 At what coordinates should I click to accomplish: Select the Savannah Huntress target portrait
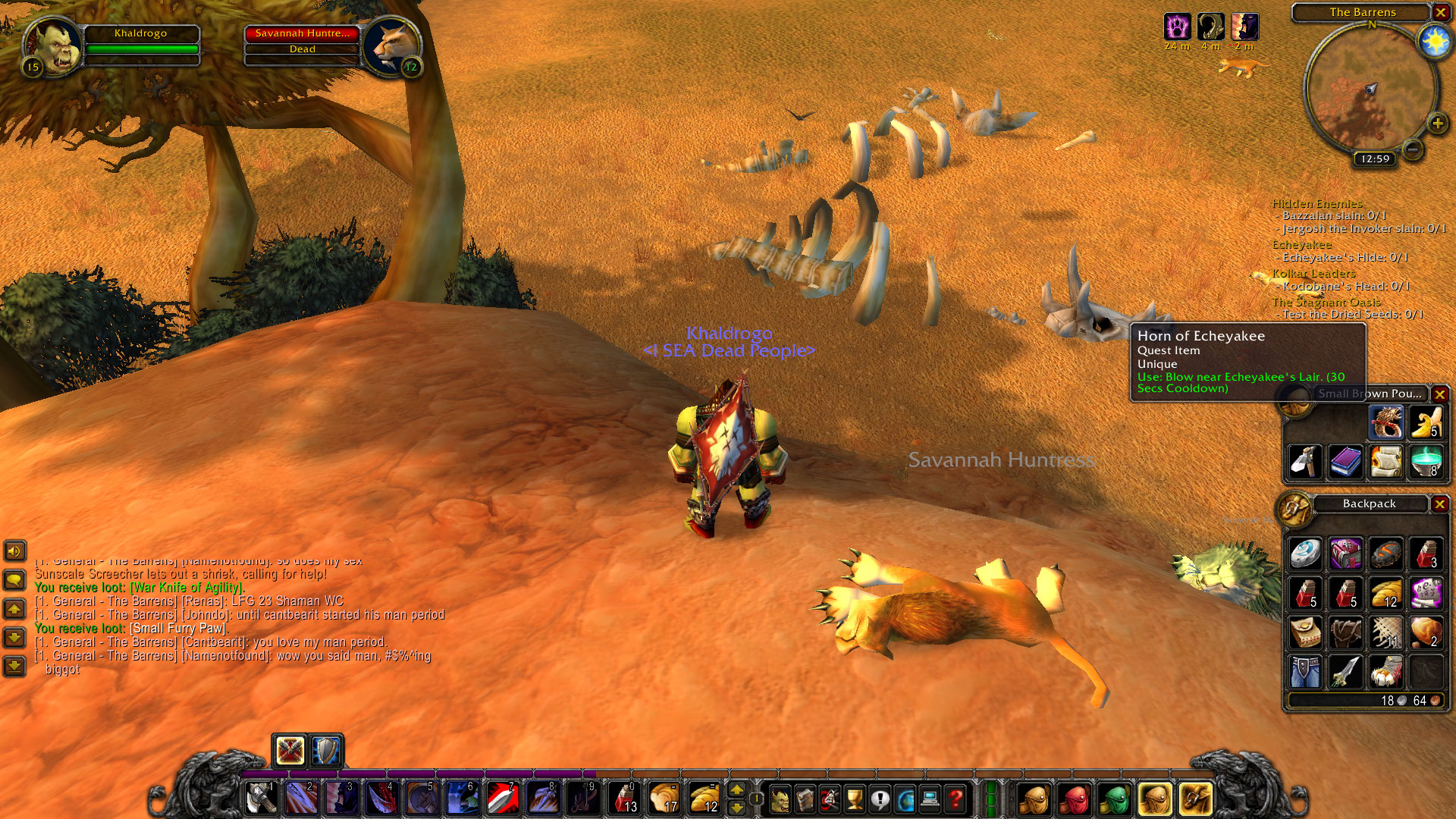tap(391, 45)
